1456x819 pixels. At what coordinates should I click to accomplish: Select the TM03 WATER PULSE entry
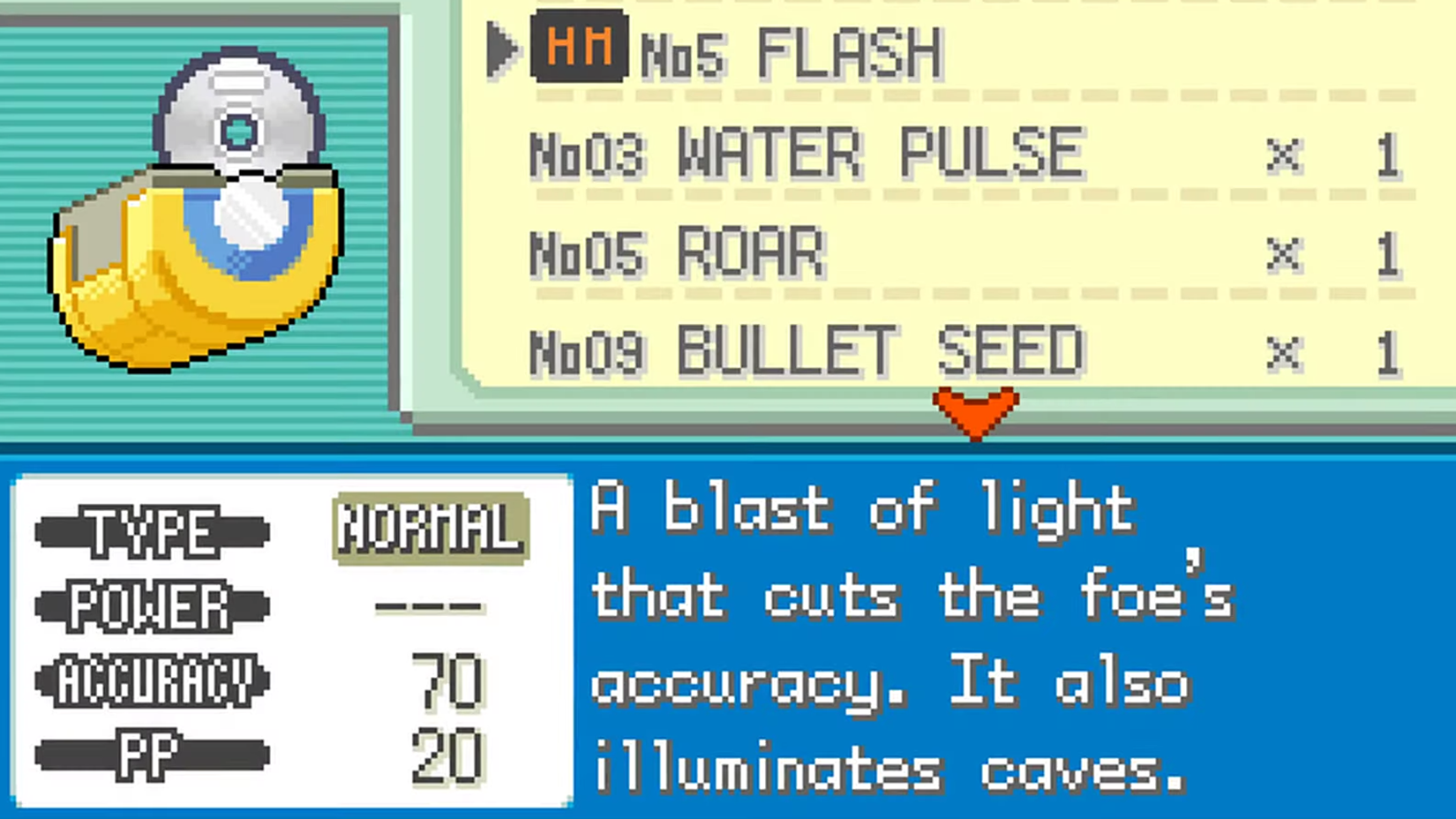pyautogui.click(x=803, y=152)
